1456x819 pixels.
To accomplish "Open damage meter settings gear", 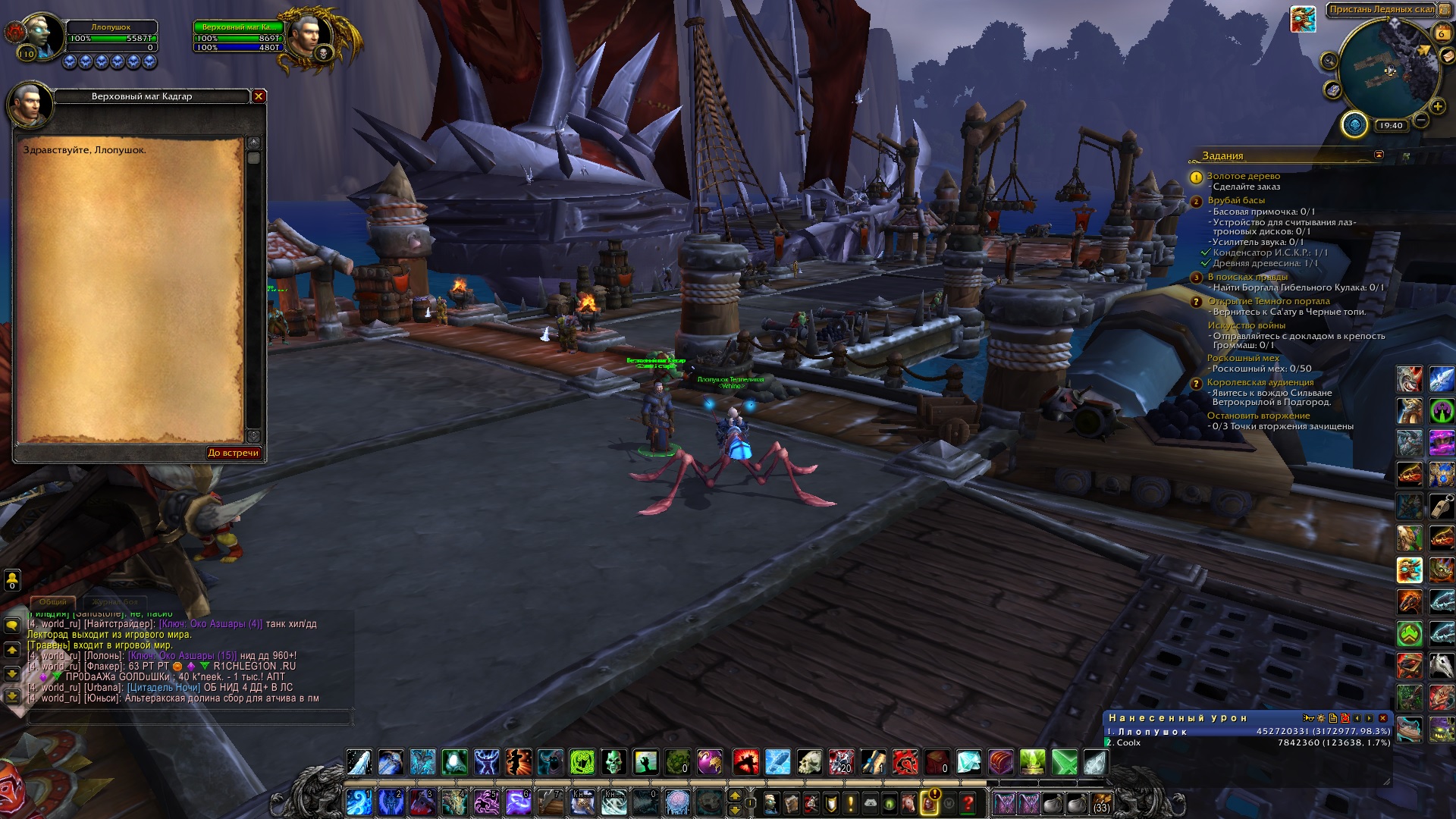I will [x=1321, y=718].
